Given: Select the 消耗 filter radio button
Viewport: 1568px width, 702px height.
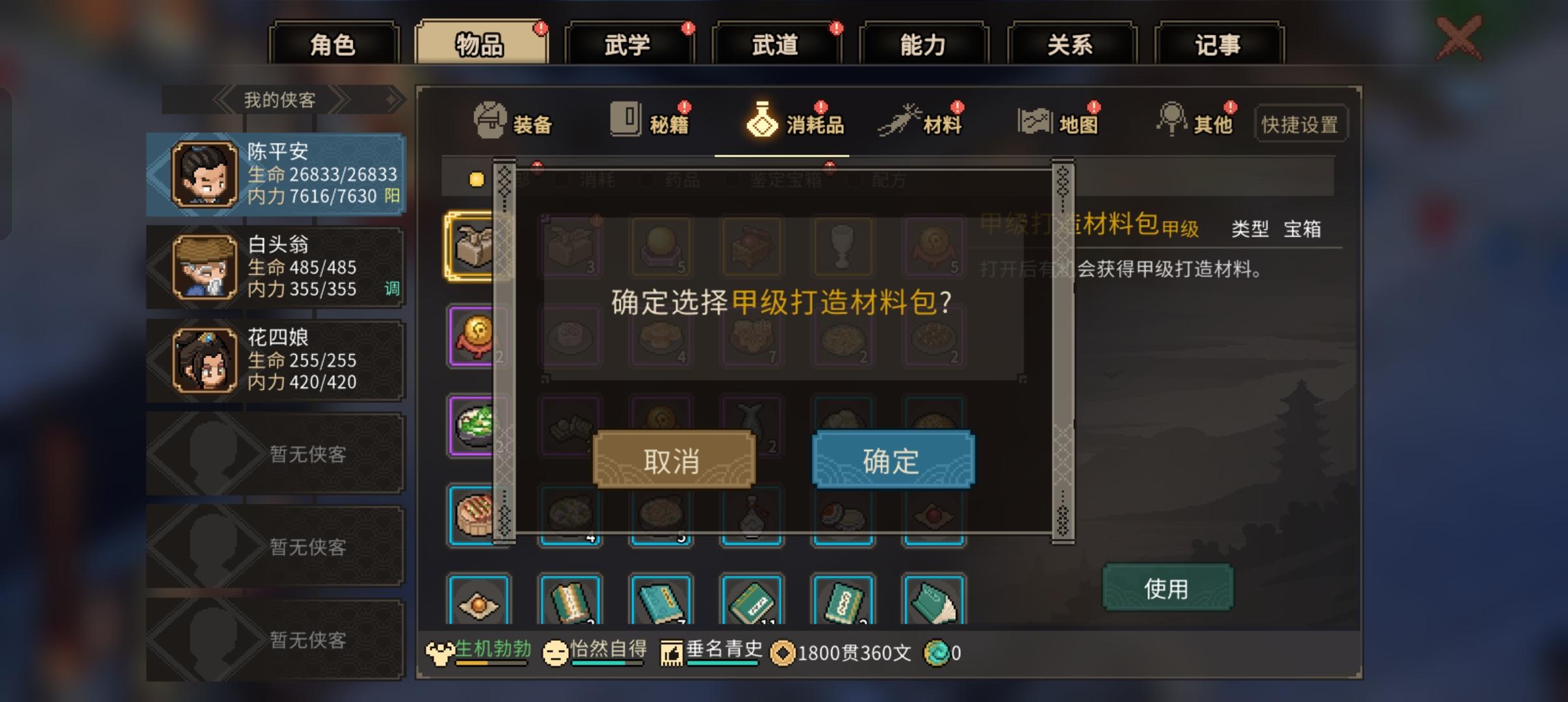Looking at the screenshot, I should click(562, 181).
